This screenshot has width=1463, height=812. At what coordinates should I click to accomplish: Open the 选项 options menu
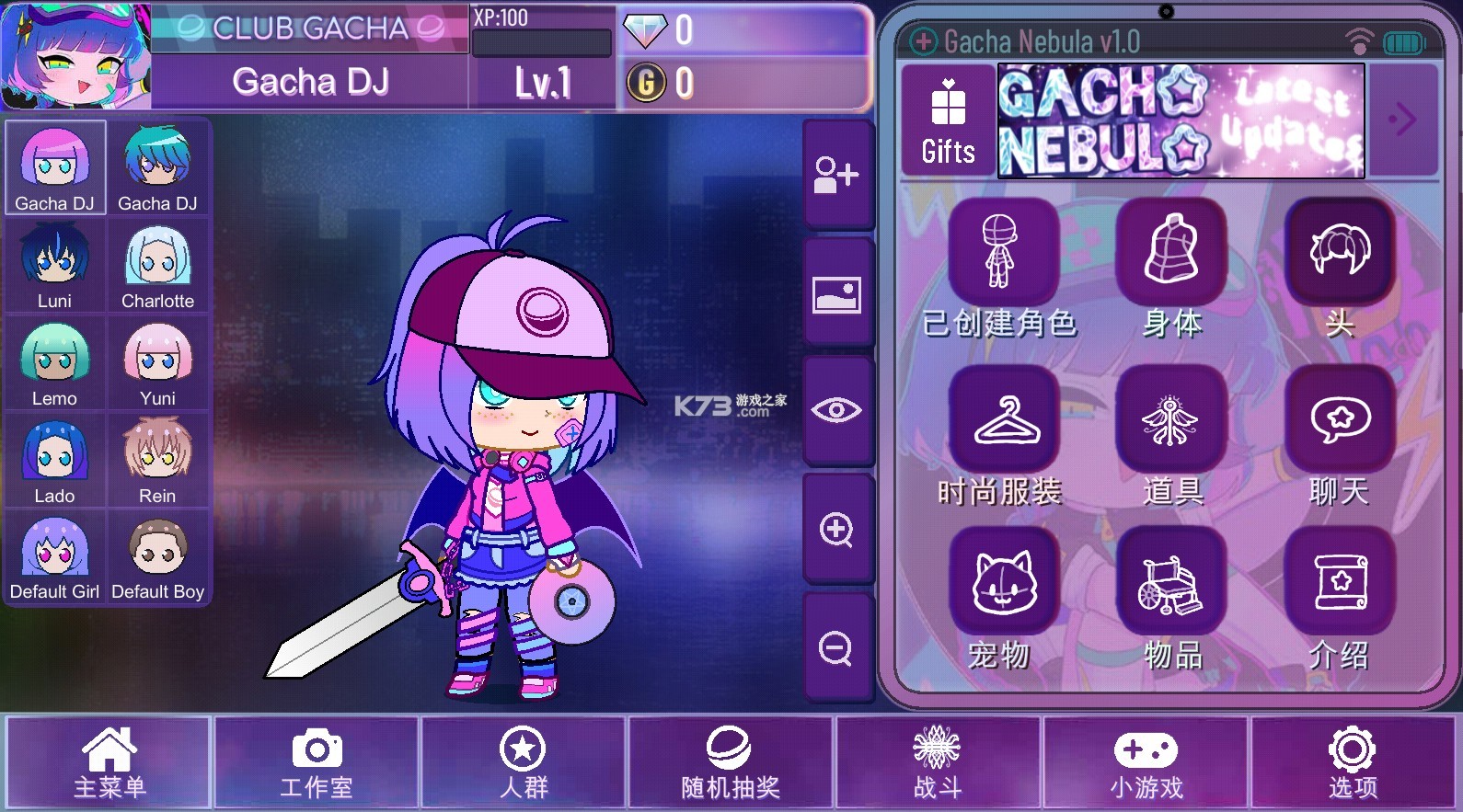point(1352,762)
